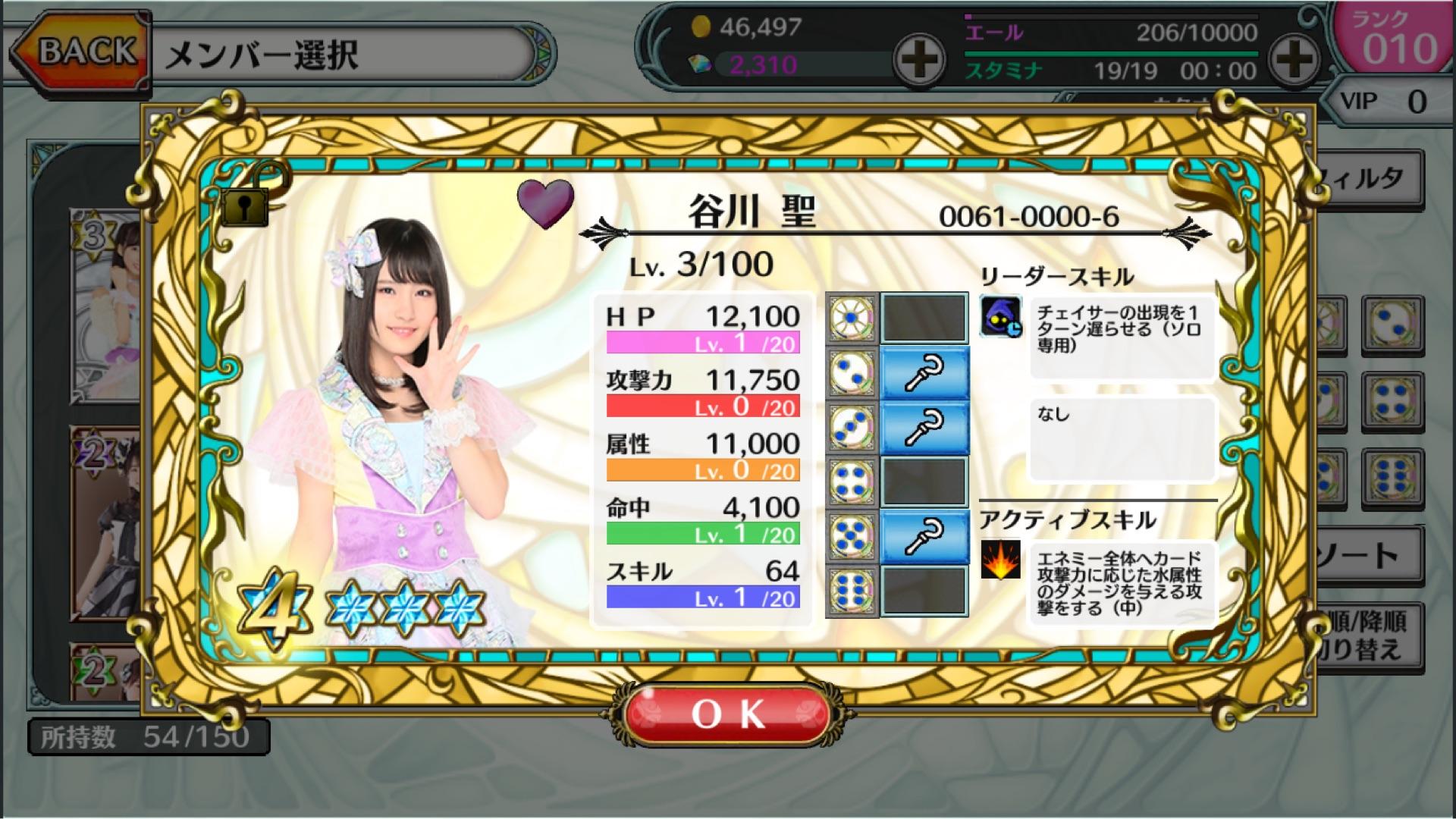Tap the HP level bar
This screenshot has width=1456, height=819.
[703, 343]
